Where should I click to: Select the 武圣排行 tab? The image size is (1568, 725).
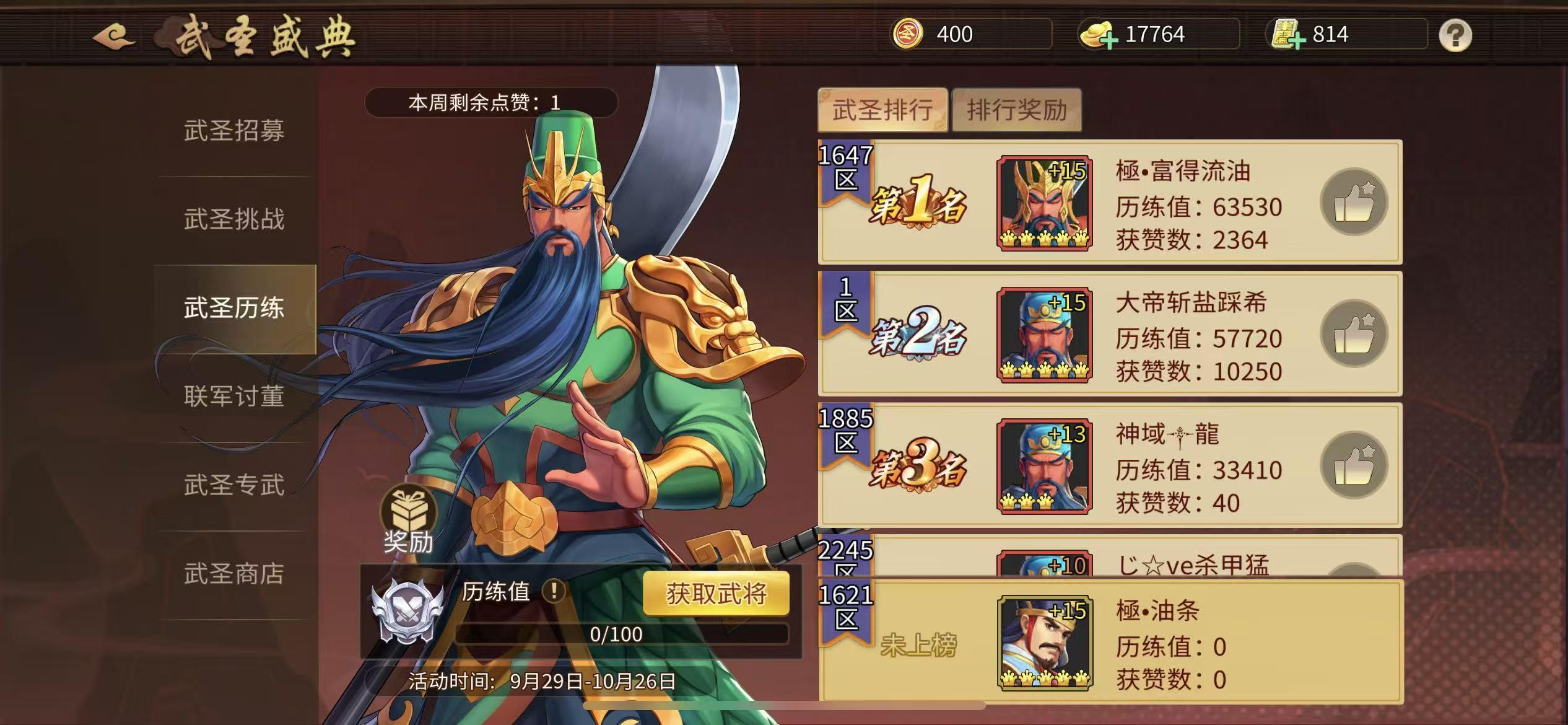[x=882, y=110]
